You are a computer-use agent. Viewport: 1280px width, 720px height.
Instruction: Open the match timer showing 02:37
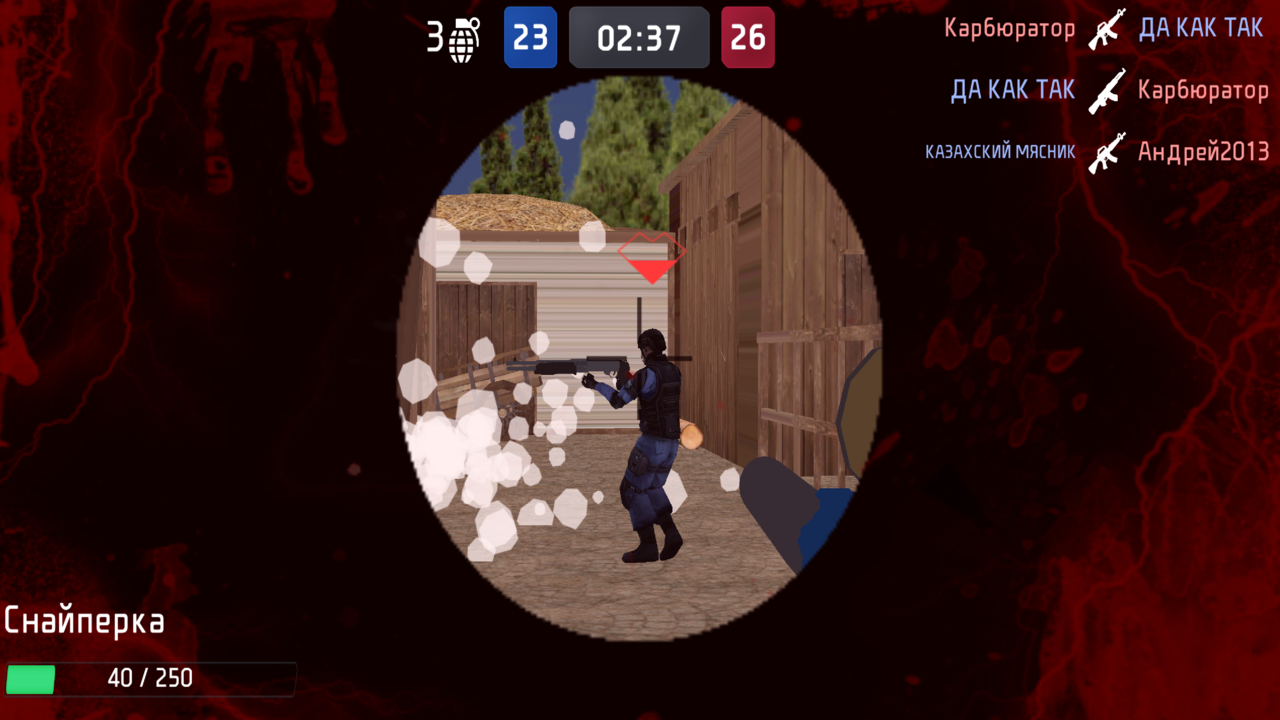coord(639,37)
